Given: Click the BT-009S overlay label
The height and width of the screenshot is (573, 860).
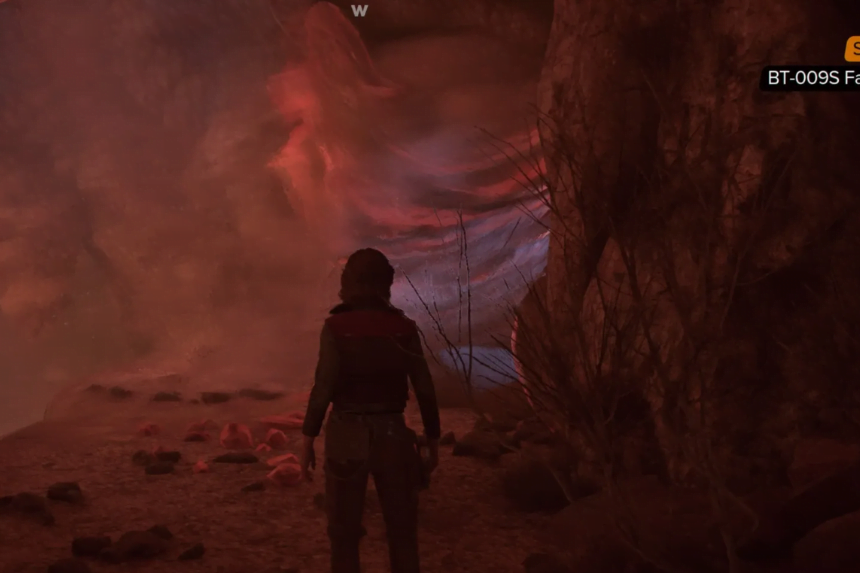Looking at the screenshot, I should pyautogui.click(x=811, y=78).
